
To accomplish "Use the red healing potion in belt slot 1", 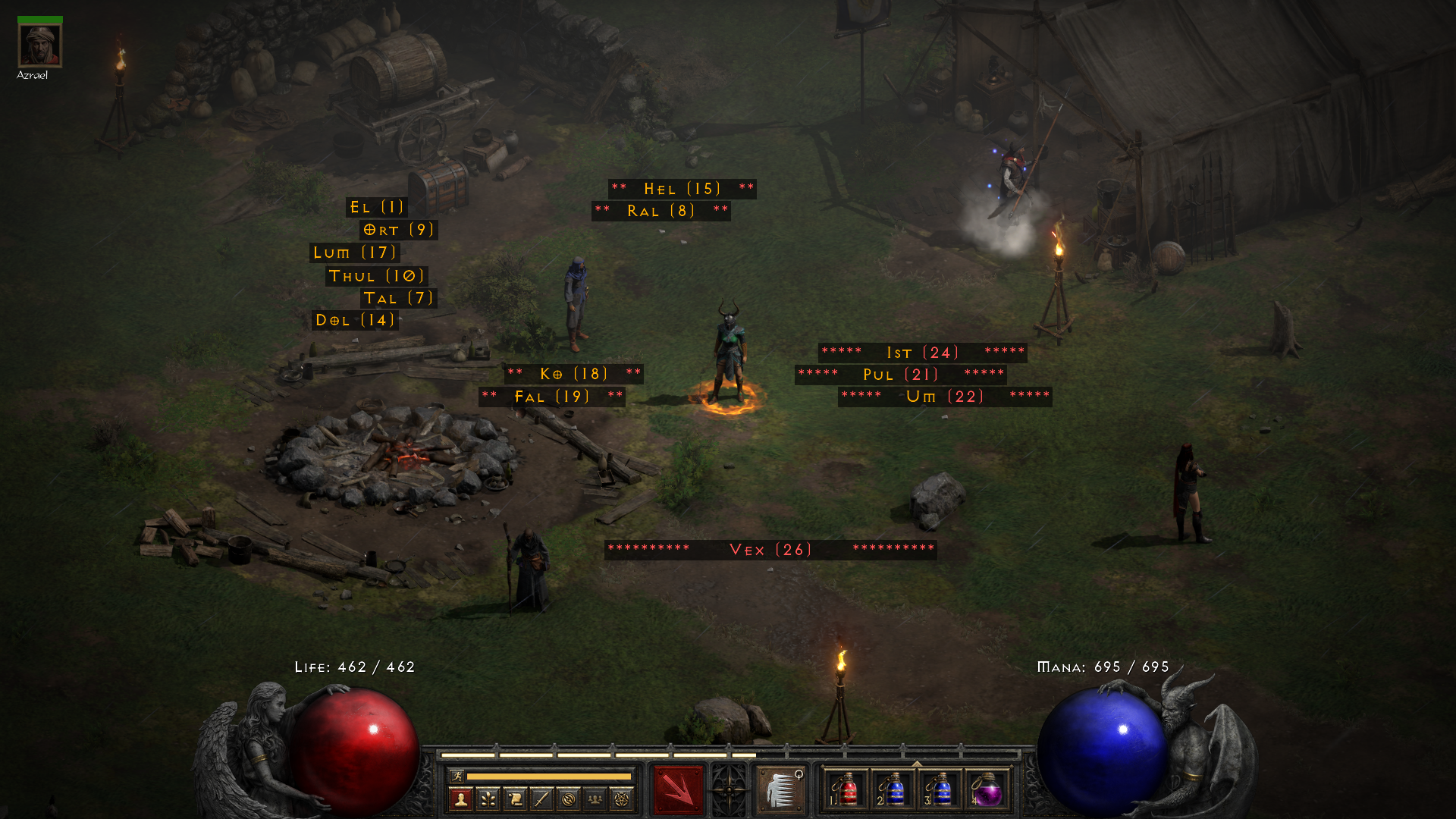I will (x=846, y=790).
